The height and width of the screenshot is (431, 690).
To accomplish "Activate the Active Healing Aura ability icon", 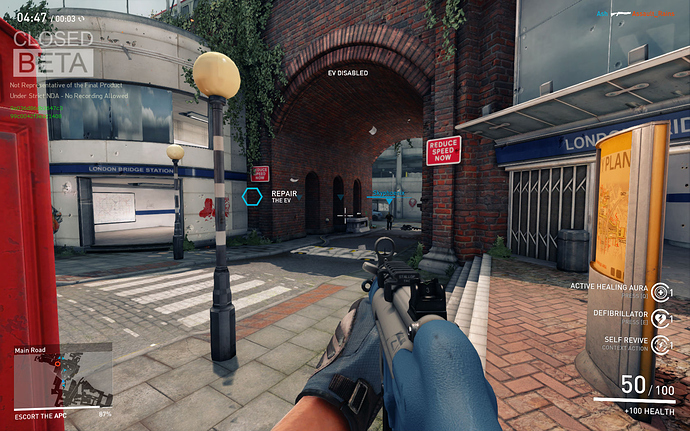I will [x=662, y=290].
